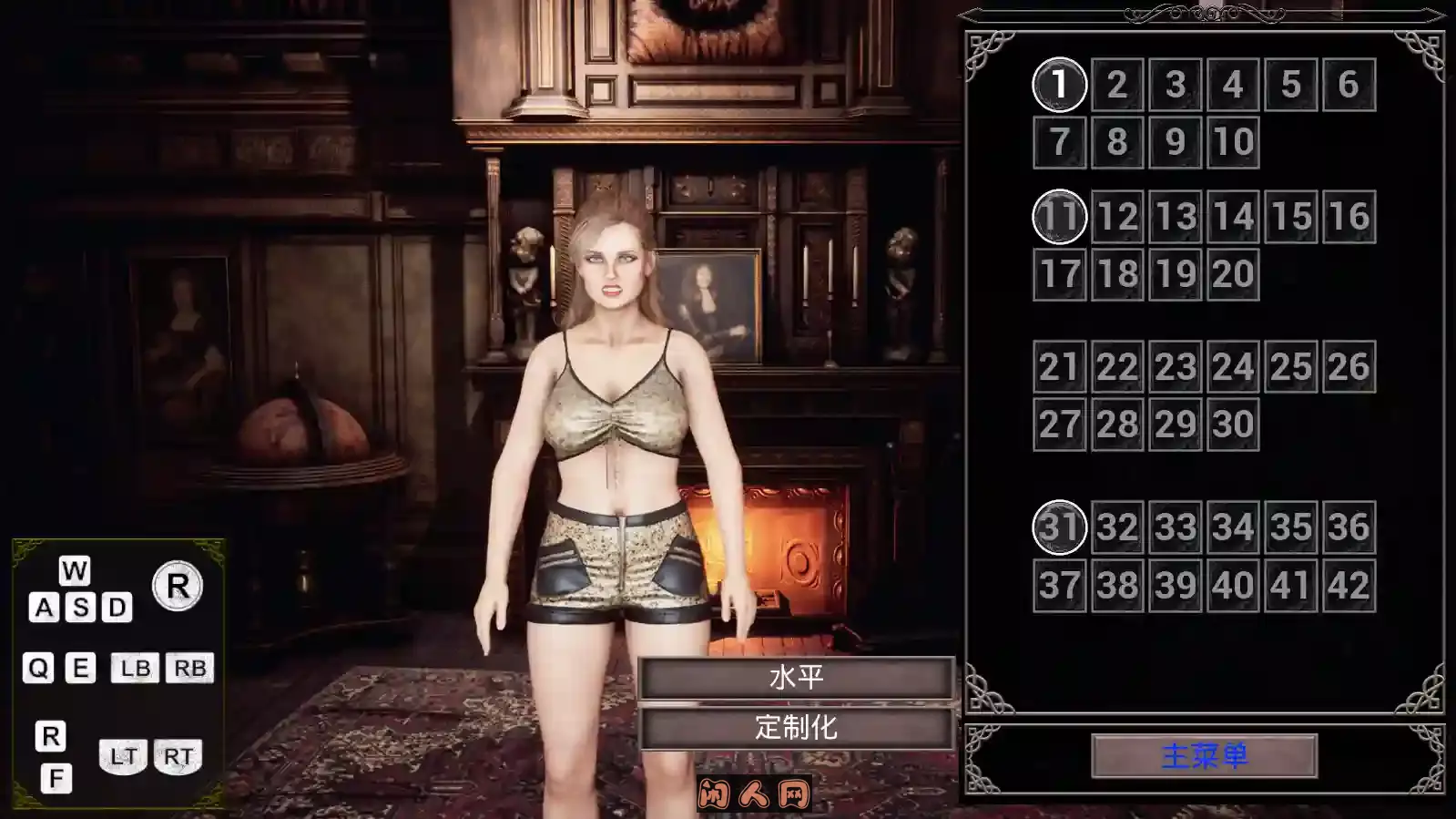Choose level tile number 42

(x=1349, y=585)
